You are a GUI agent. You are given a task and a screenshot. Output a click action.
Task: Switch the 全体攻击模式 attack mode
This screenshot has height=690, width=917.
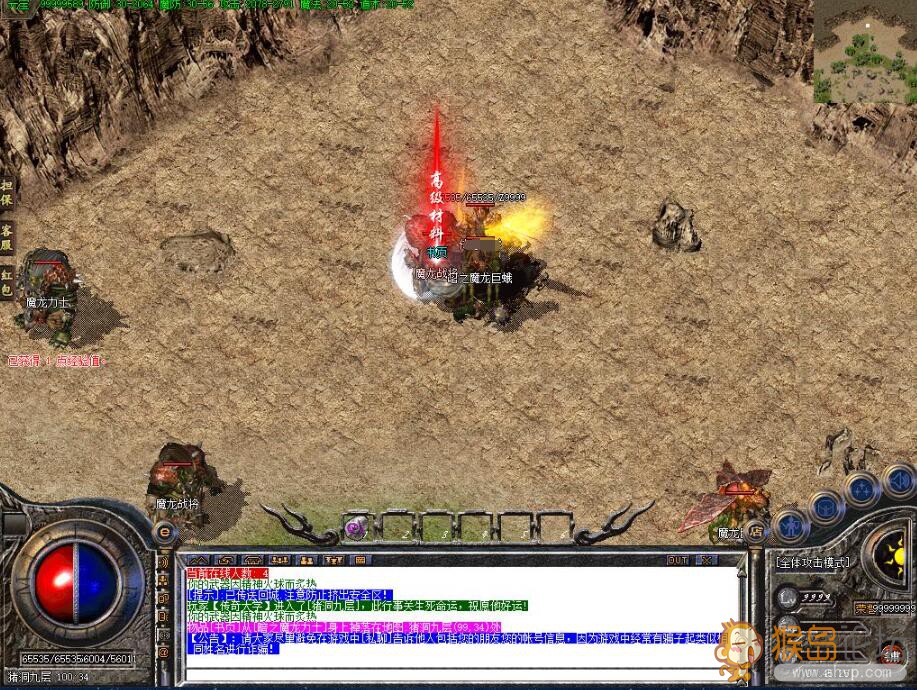pos(813,562)
